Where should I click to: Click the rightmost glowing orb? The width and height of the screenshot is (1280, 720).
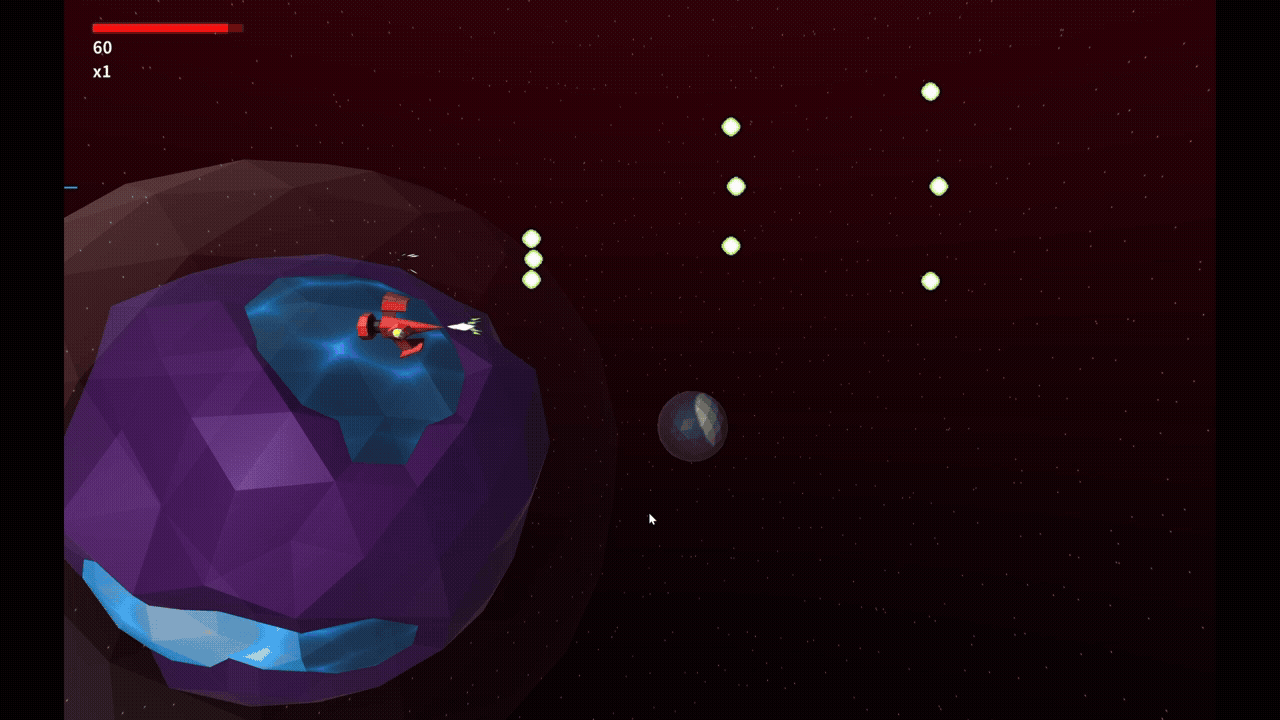pos(938,184)
